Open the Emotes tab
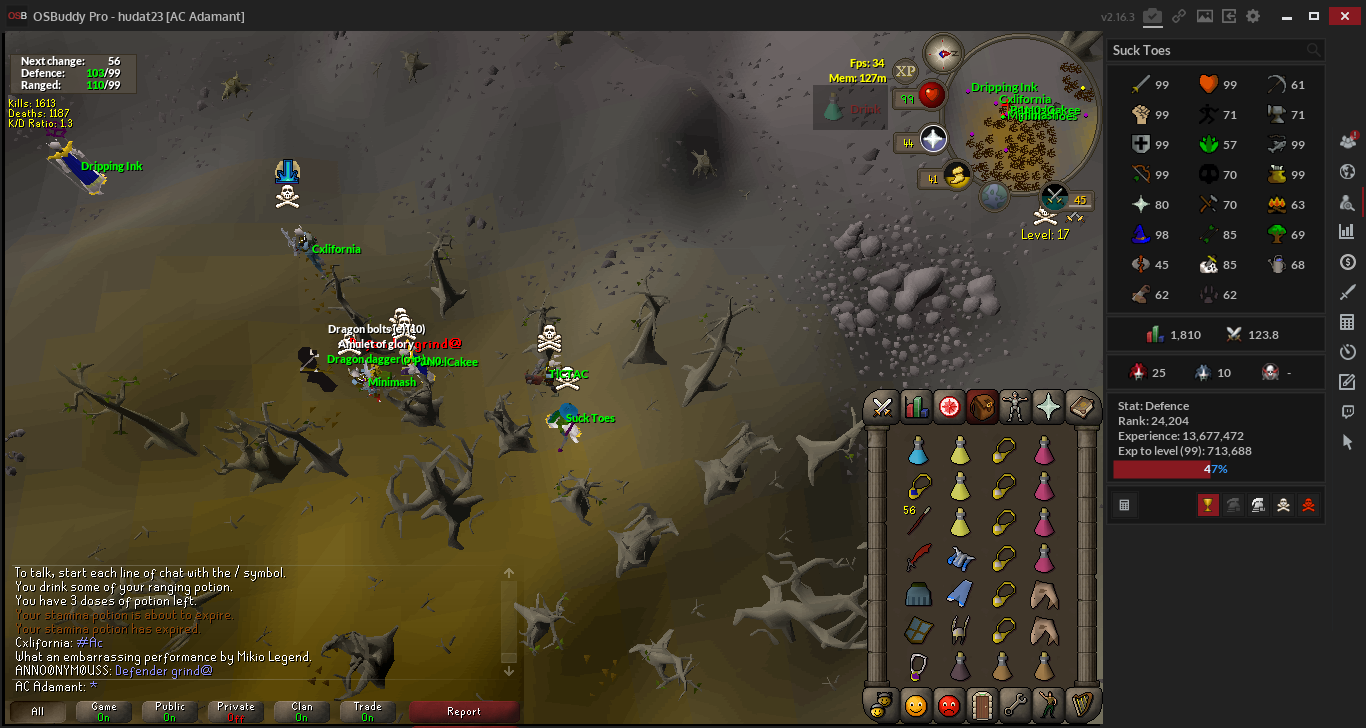 [1048, 705]
